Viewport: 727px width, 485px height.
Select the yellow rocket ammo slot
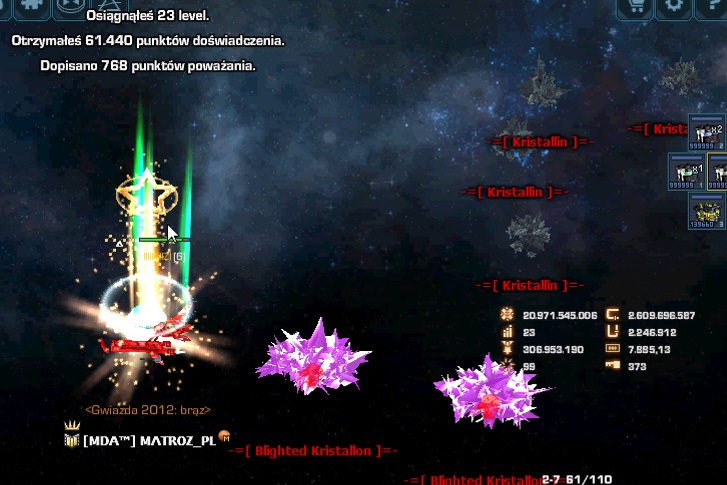pyautogui.click(x=706, y=210)
